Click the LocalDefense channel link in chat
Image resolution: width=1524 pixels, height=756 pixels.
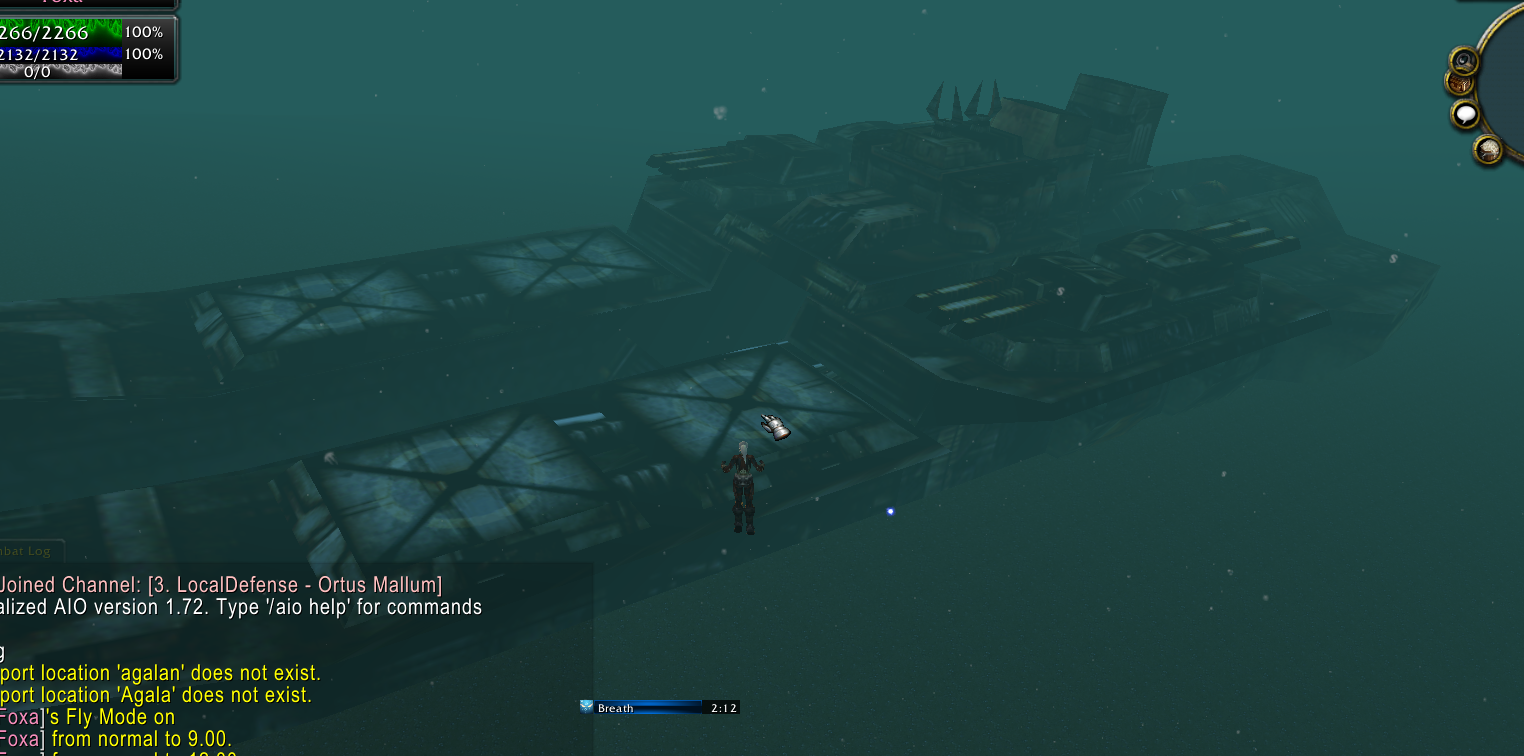(294, 585)
